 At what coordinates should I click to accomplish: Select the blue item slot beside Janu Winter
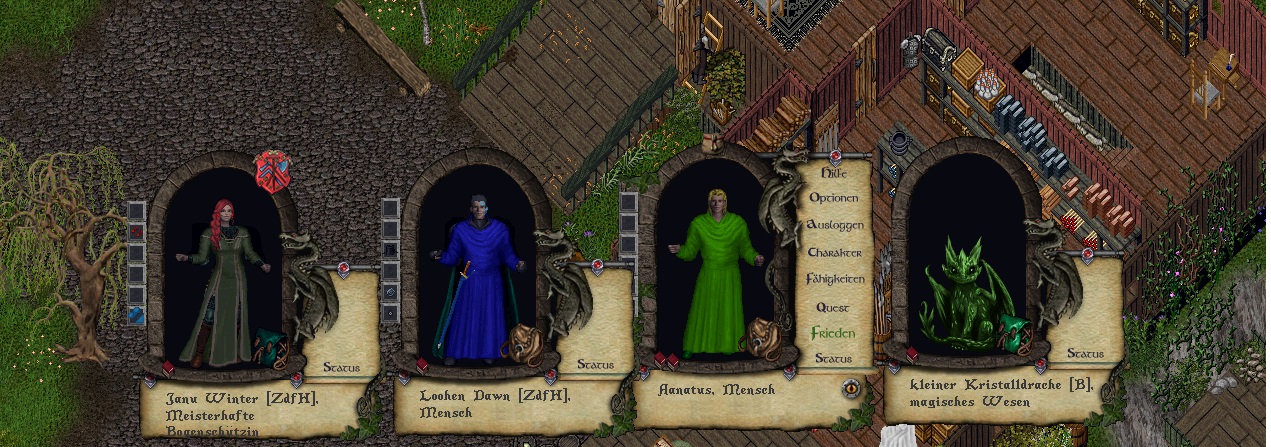coord(137,316)
